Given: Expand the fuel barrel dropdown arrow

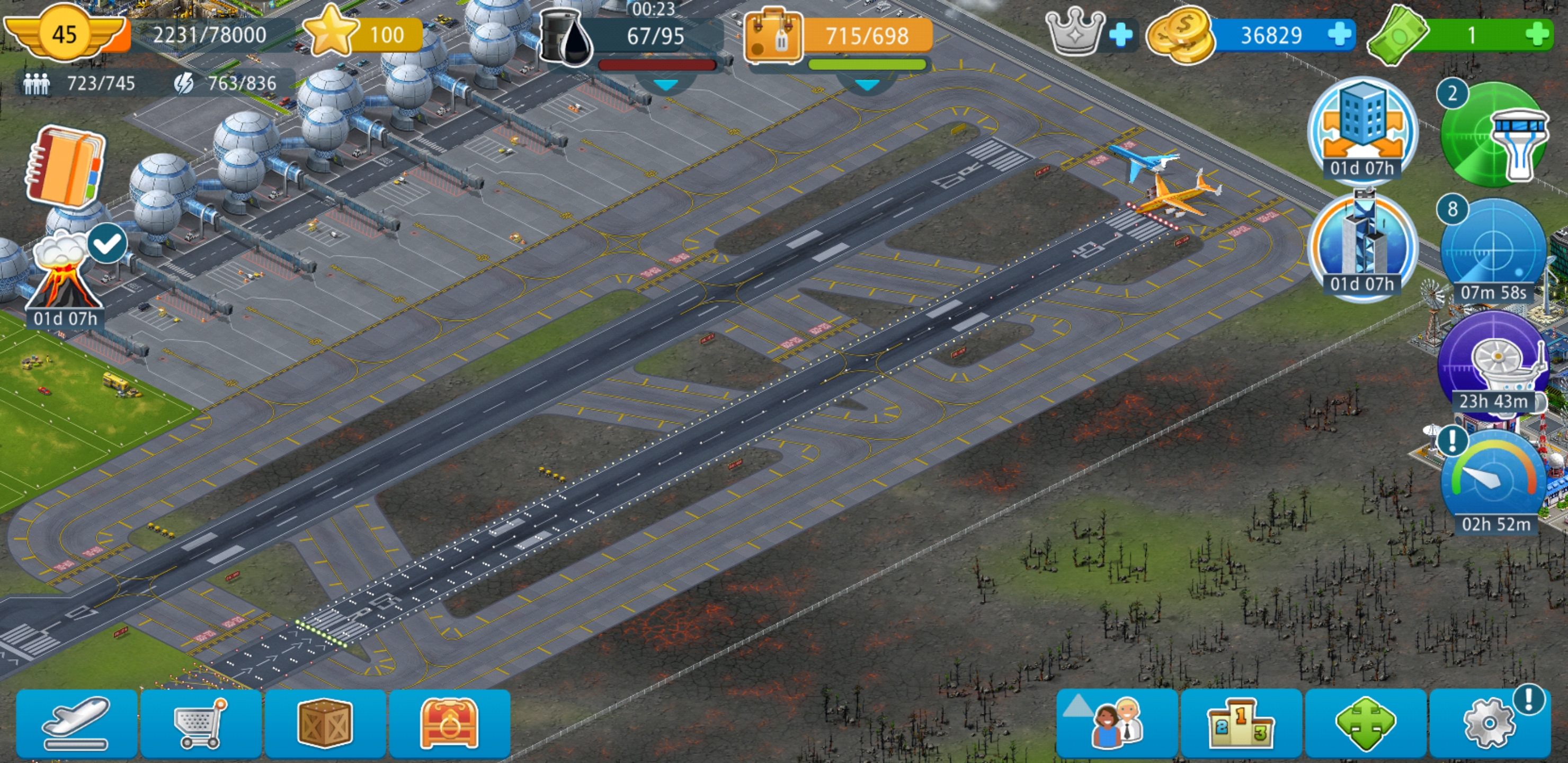Looking at the screenshot, I should pos(665,85).
